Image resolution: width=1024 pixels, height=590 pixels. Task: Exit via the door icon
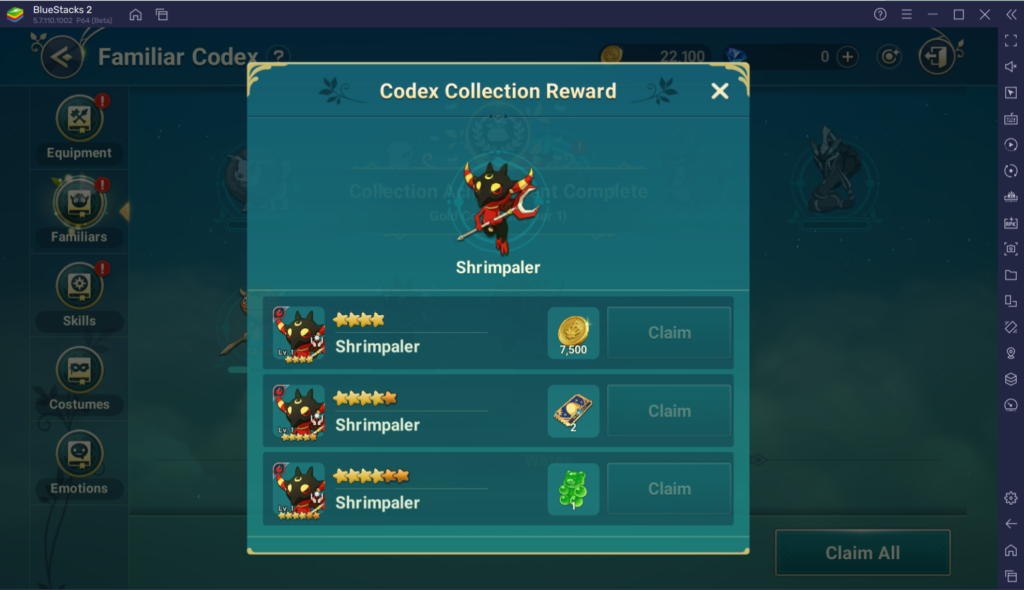click(x=937, y=57)
